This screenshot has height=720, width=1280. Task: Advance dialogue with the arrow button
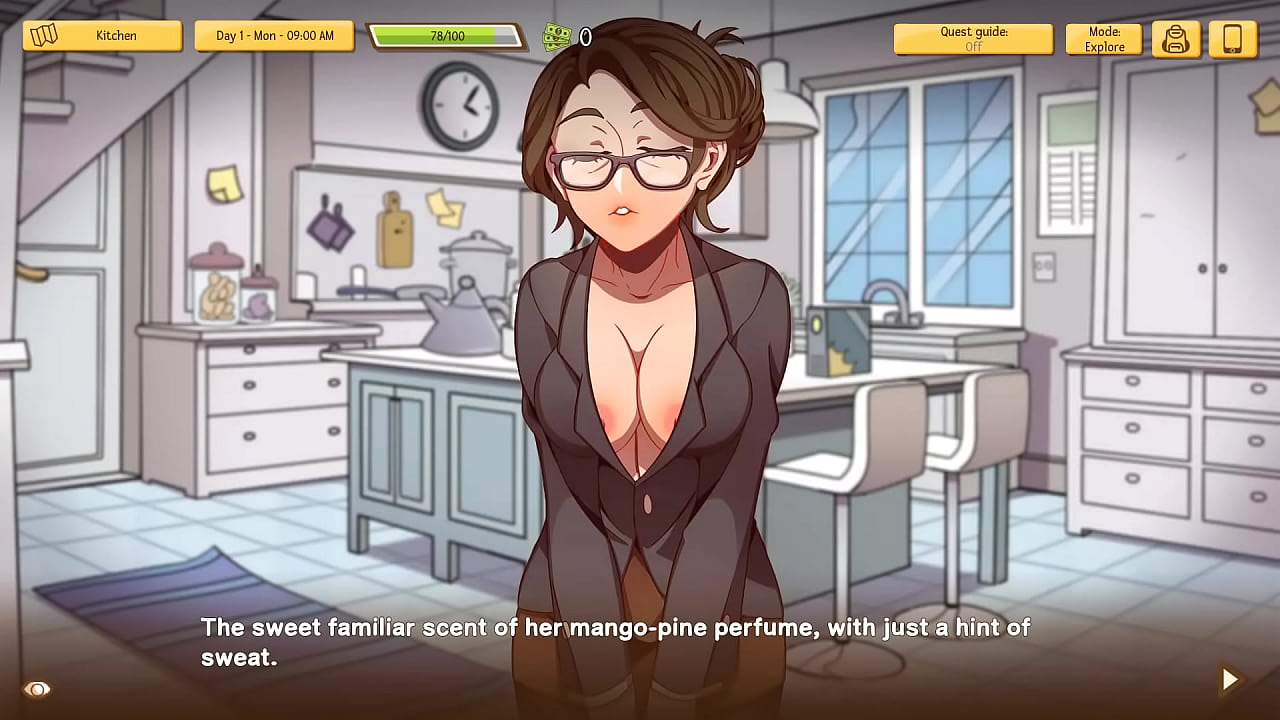point(1229,680)
